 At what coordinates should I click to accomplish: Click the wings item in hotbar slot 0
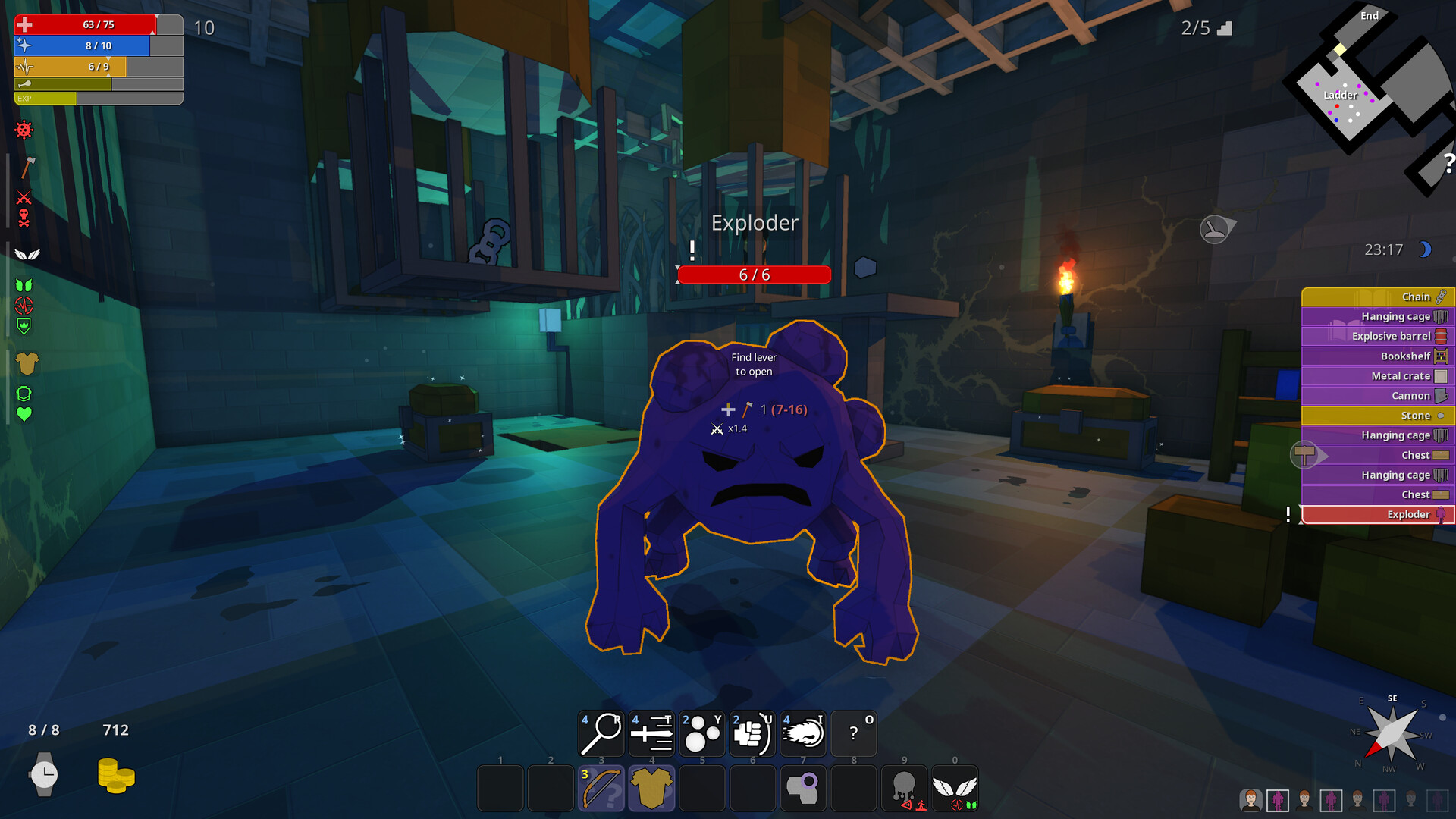955,789
